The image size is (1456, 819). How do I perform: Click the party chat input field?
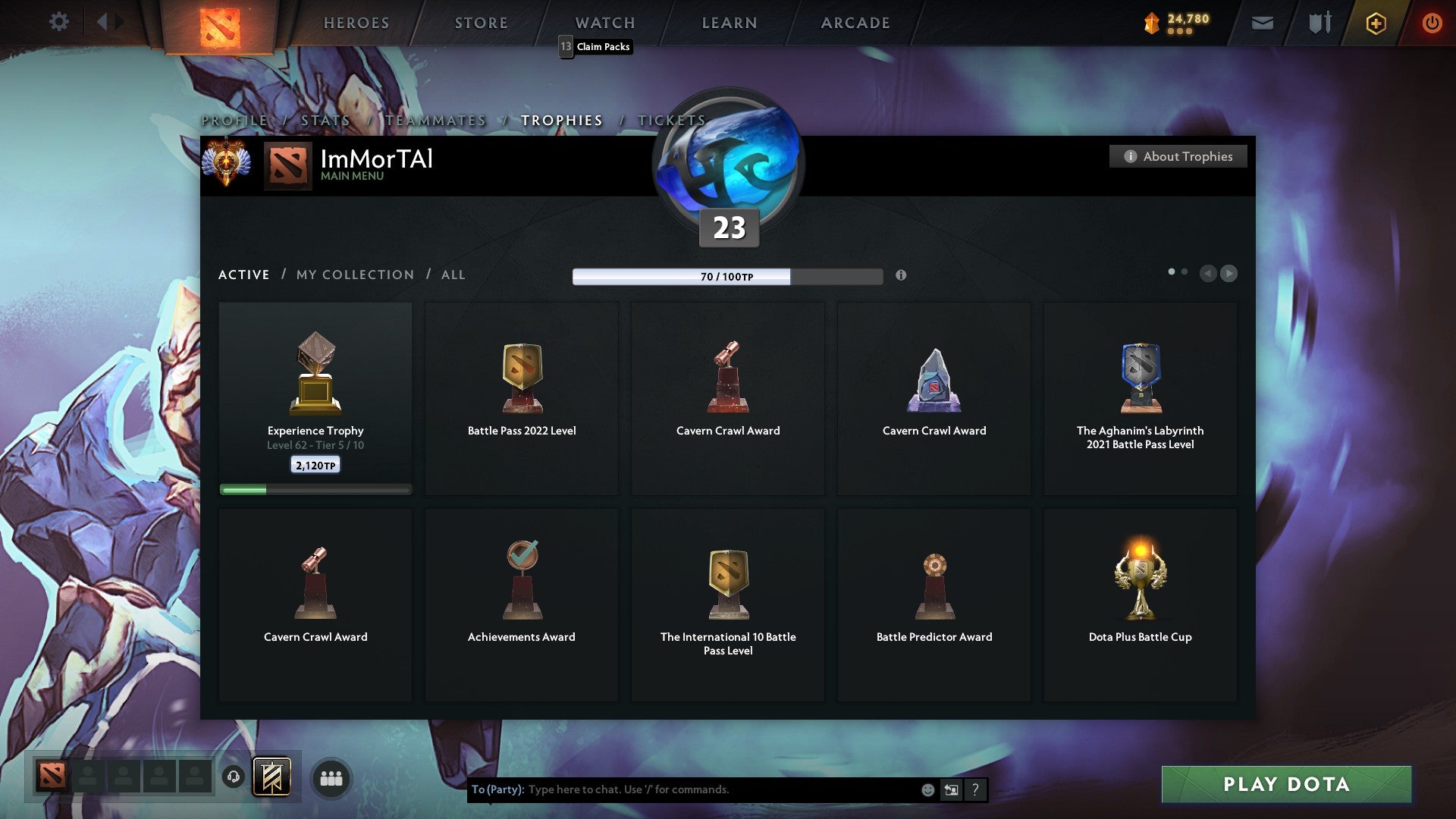(682, 789)
